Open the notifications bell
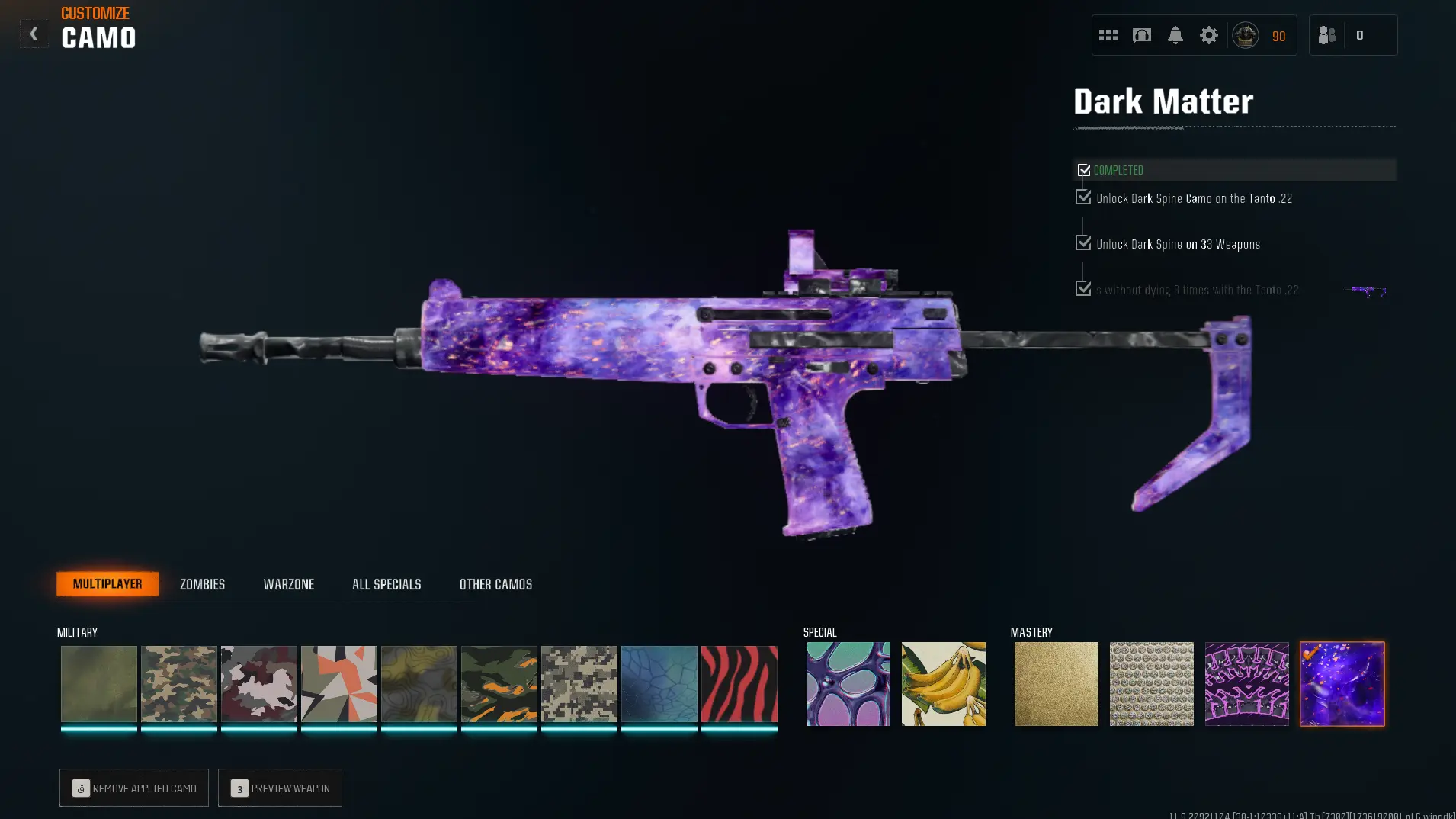Screen dimensions: 1456x819 (x=1175, y=35)
